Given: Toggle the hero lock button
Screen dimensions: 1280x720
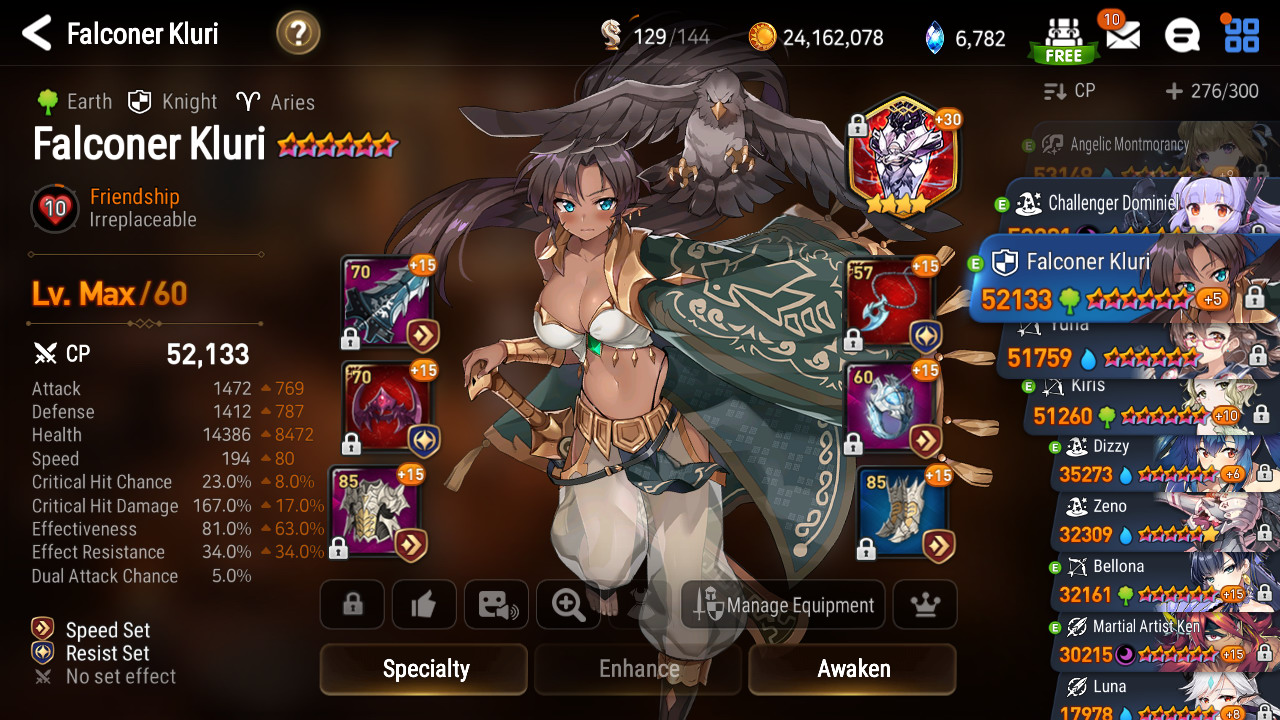Looking at the screenshot, I should coord(352,605).
